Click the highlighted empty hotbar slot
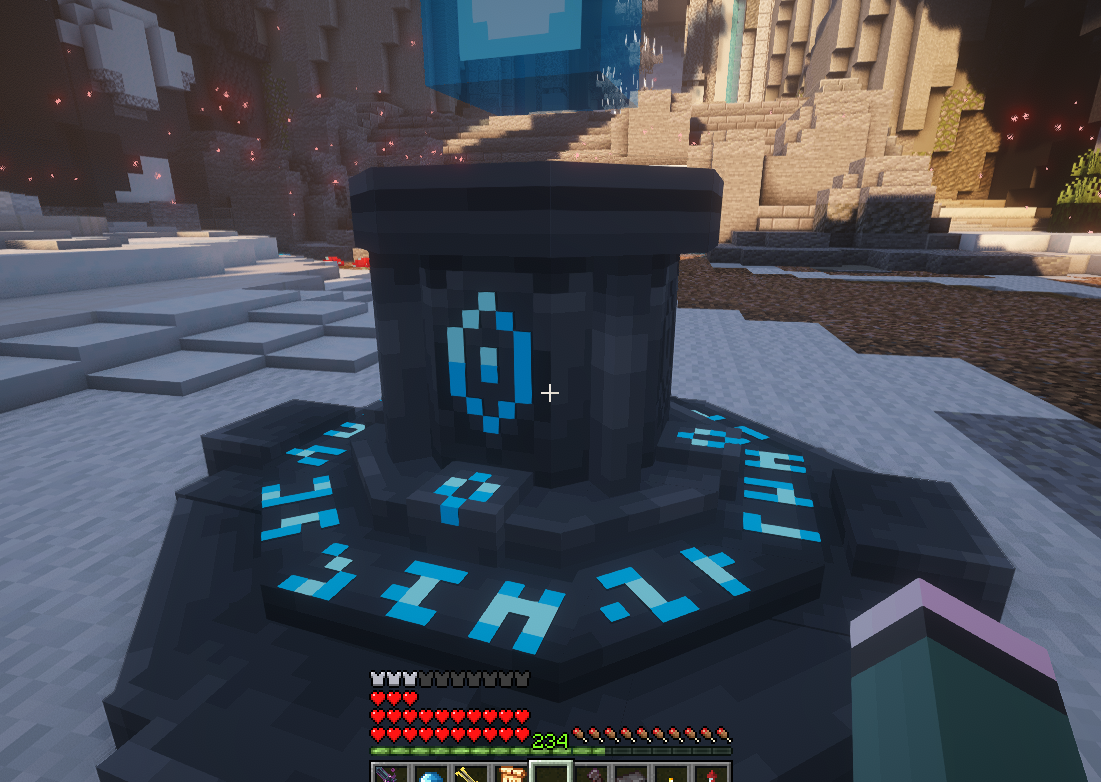This screenshot has height=782, width=1101. click(x=551, y=774)
